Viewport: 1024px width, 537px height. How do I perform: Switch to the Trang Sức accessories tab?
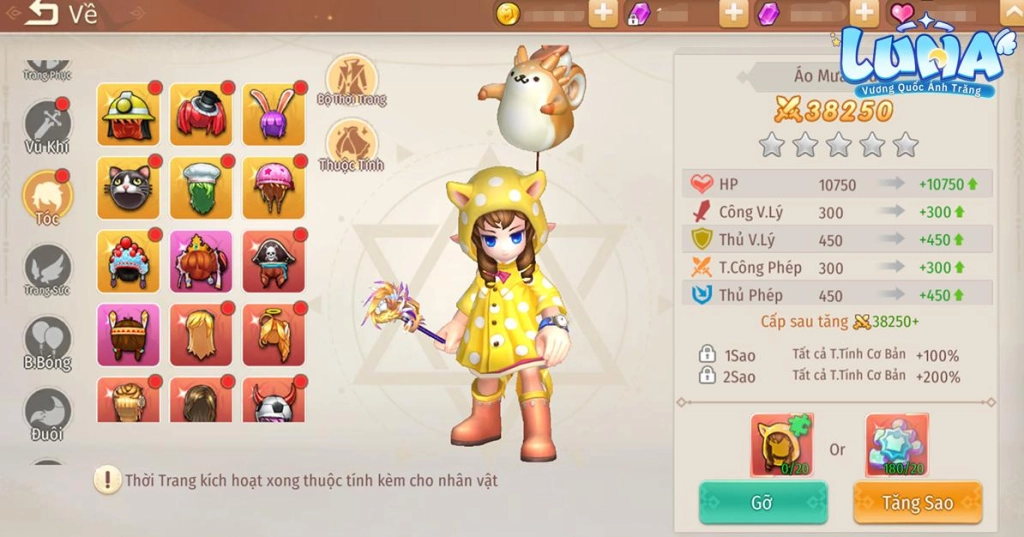(x=48, y=270)
